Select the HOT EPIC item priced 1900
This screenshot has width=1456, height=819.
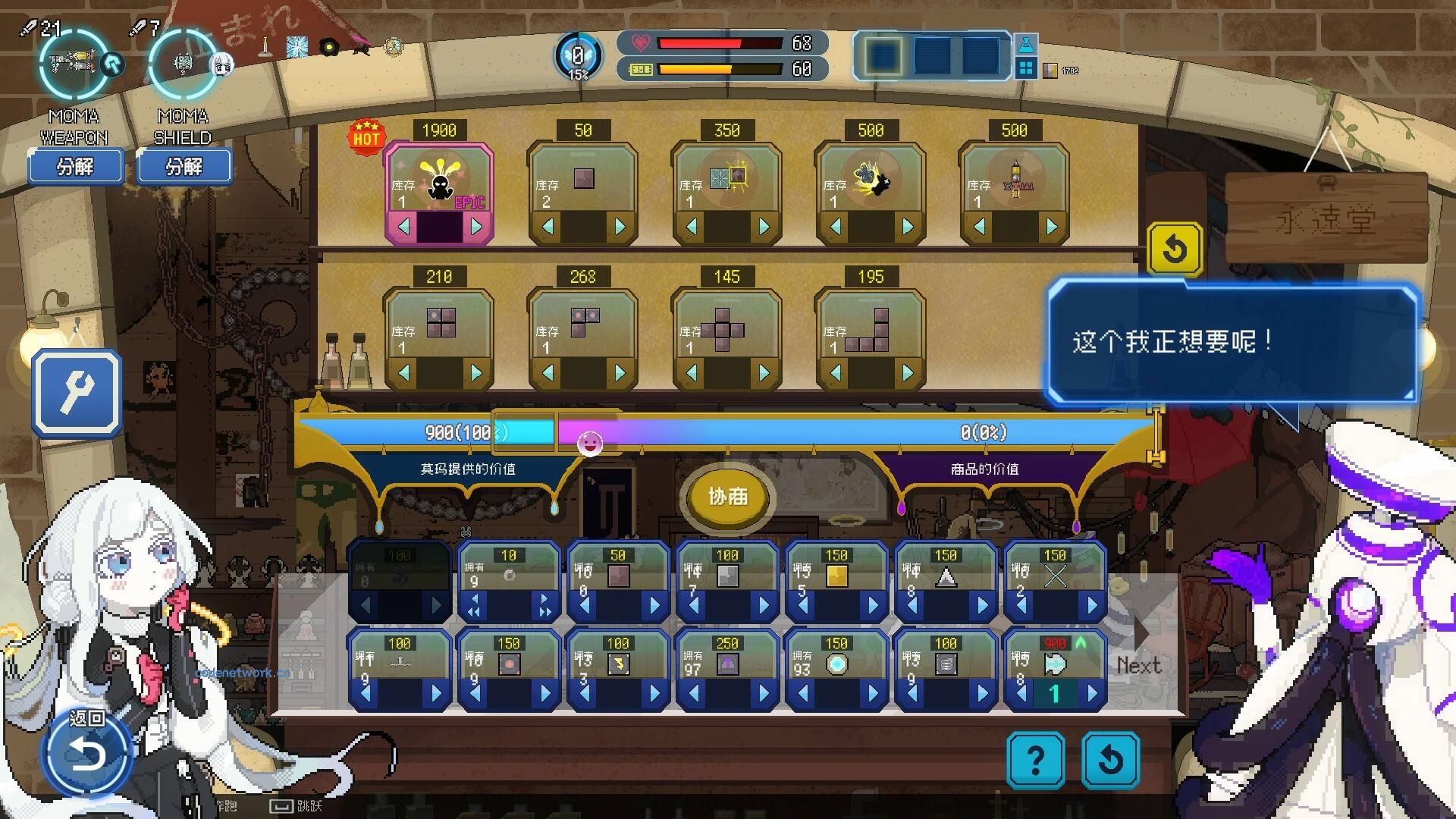coord(439,180)
